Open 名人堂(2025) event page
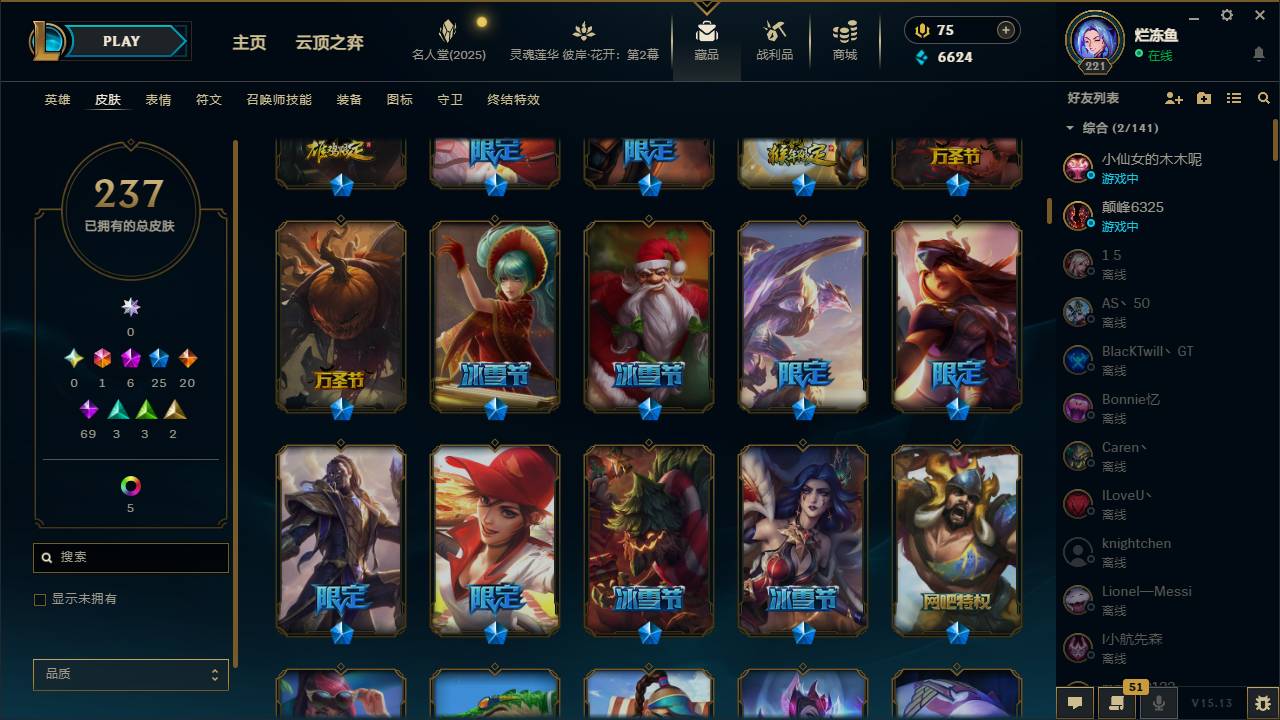The image size is (1280, 720). point(447,40)
